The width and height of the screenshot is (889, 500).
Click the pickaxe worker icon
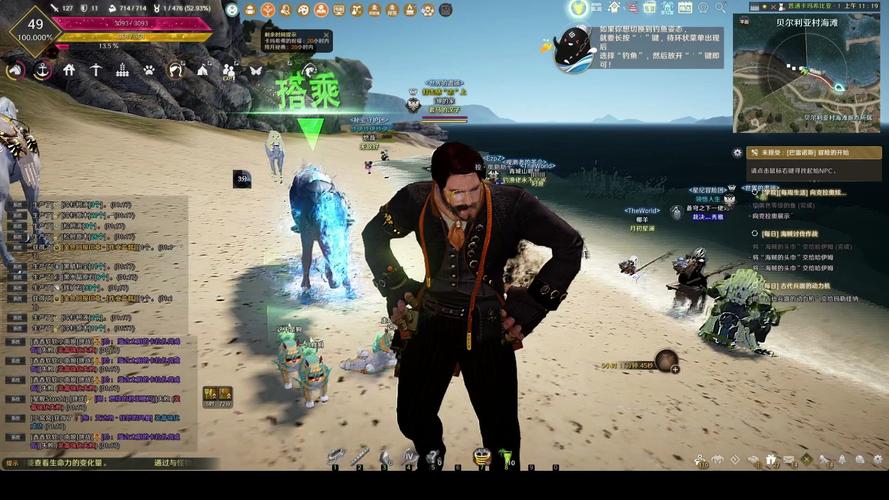click(96, 70)
